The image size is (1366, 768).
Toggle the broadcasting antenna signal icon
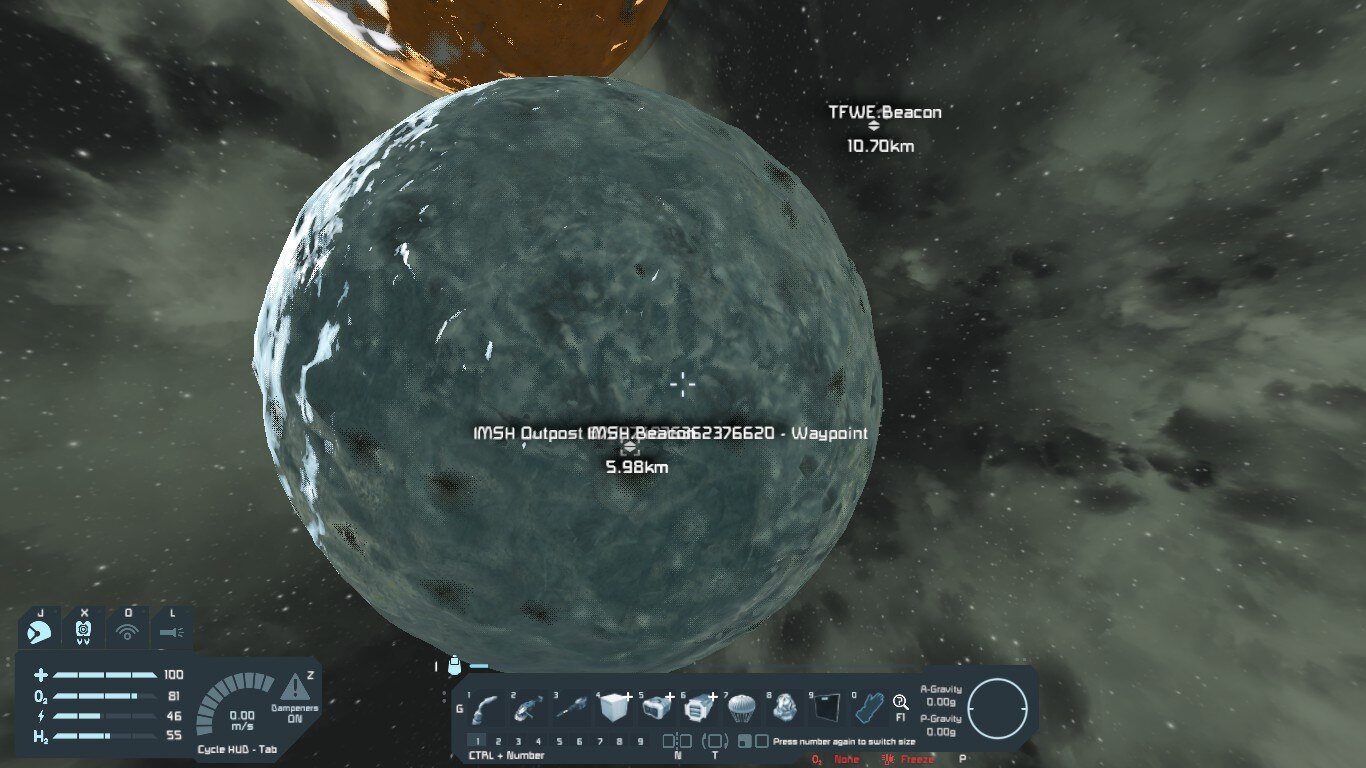pos(127,631)
